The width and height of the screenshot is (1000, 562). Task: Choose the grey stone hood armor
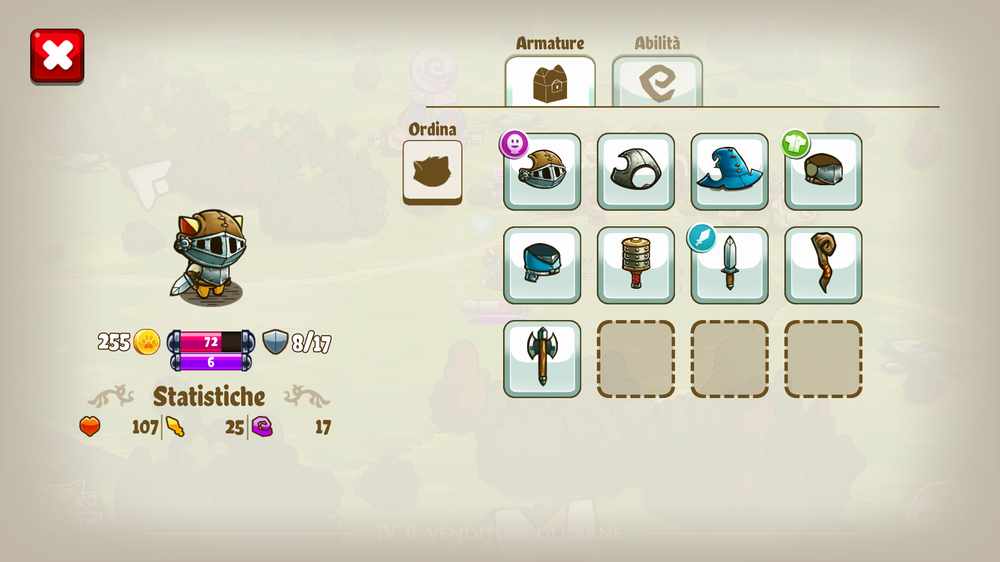tap(636, 171)
